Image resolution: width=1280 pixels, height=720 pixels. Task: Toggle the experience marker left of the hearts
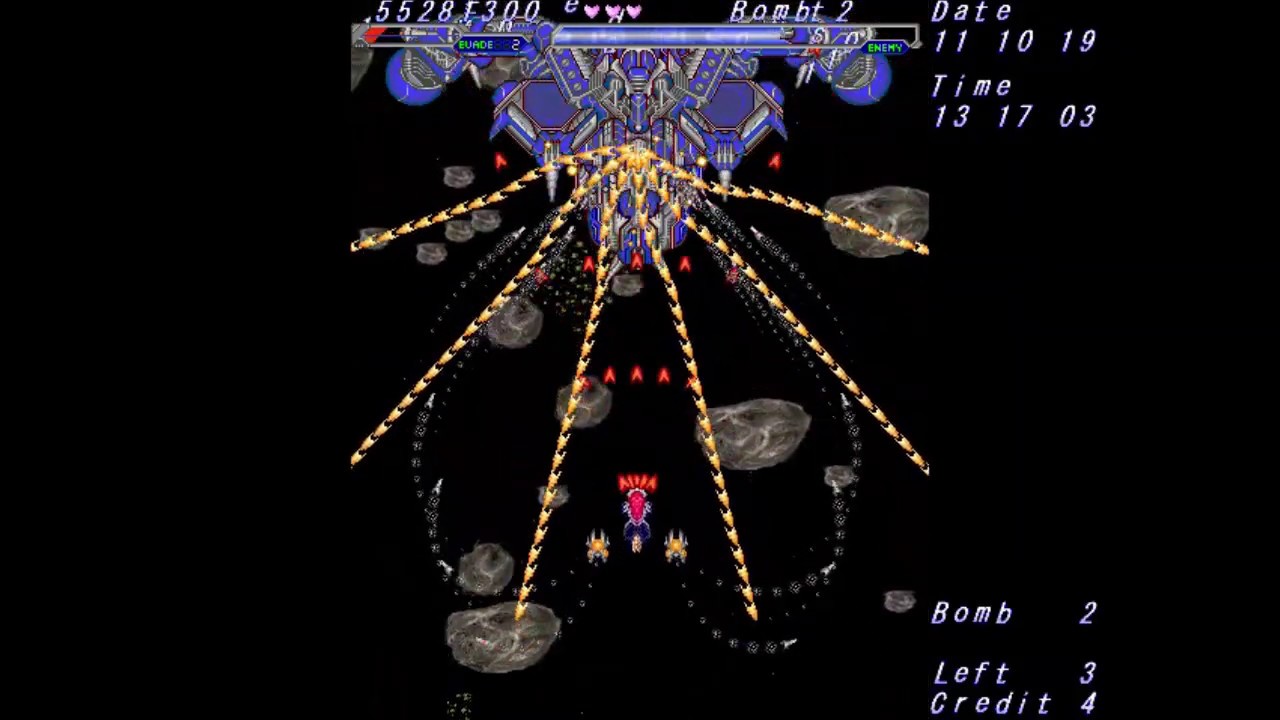(x=570, y=9)
